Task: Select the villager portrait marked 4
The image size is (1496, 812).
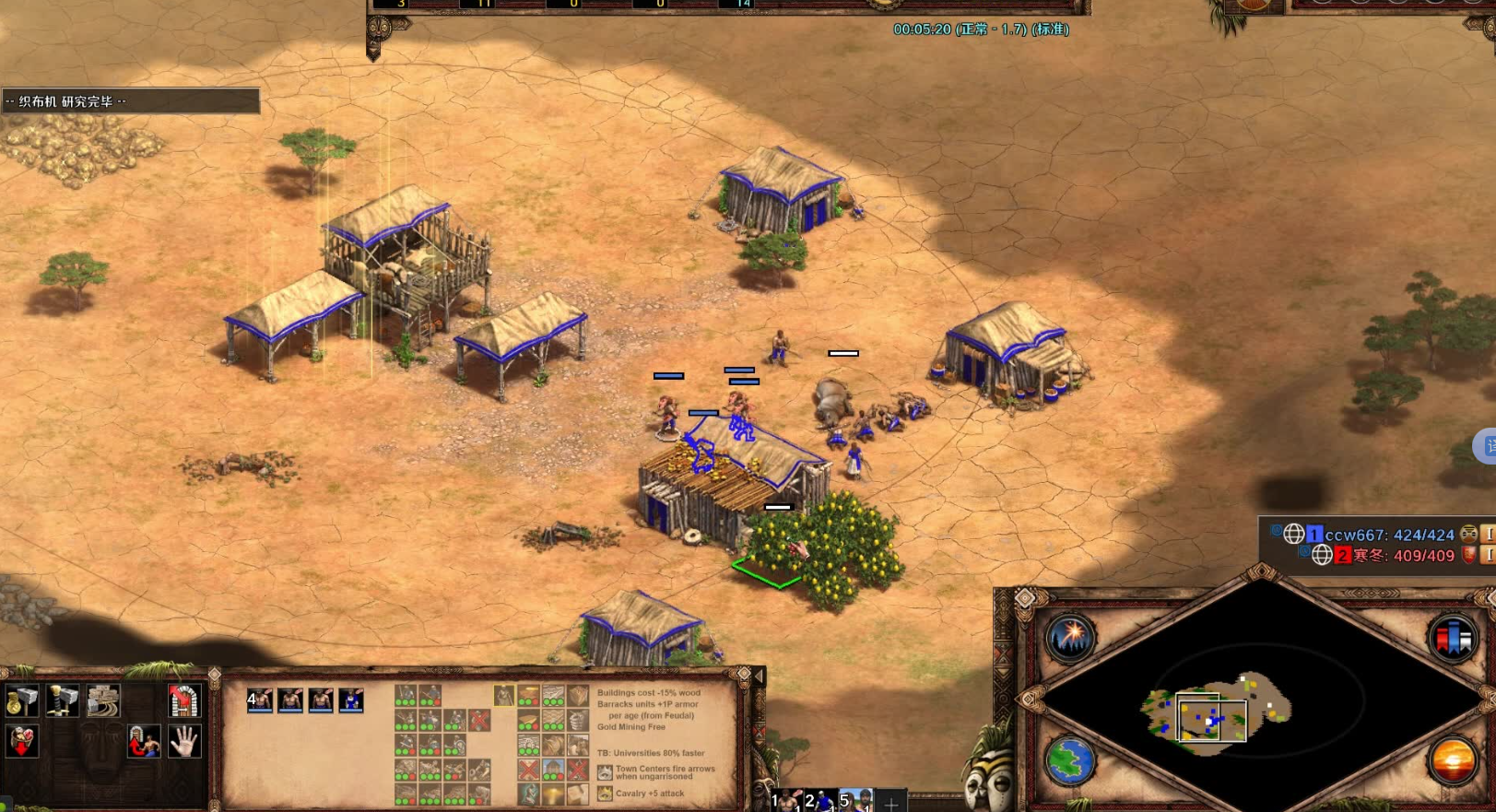Action: [x=260, y=700]
